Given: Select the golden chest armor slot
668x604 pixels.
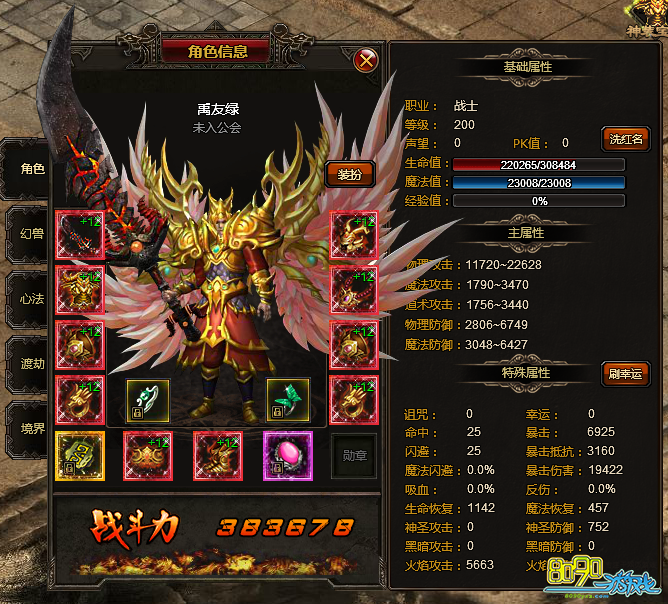Looking at the screenshot, I should point(80,290).
